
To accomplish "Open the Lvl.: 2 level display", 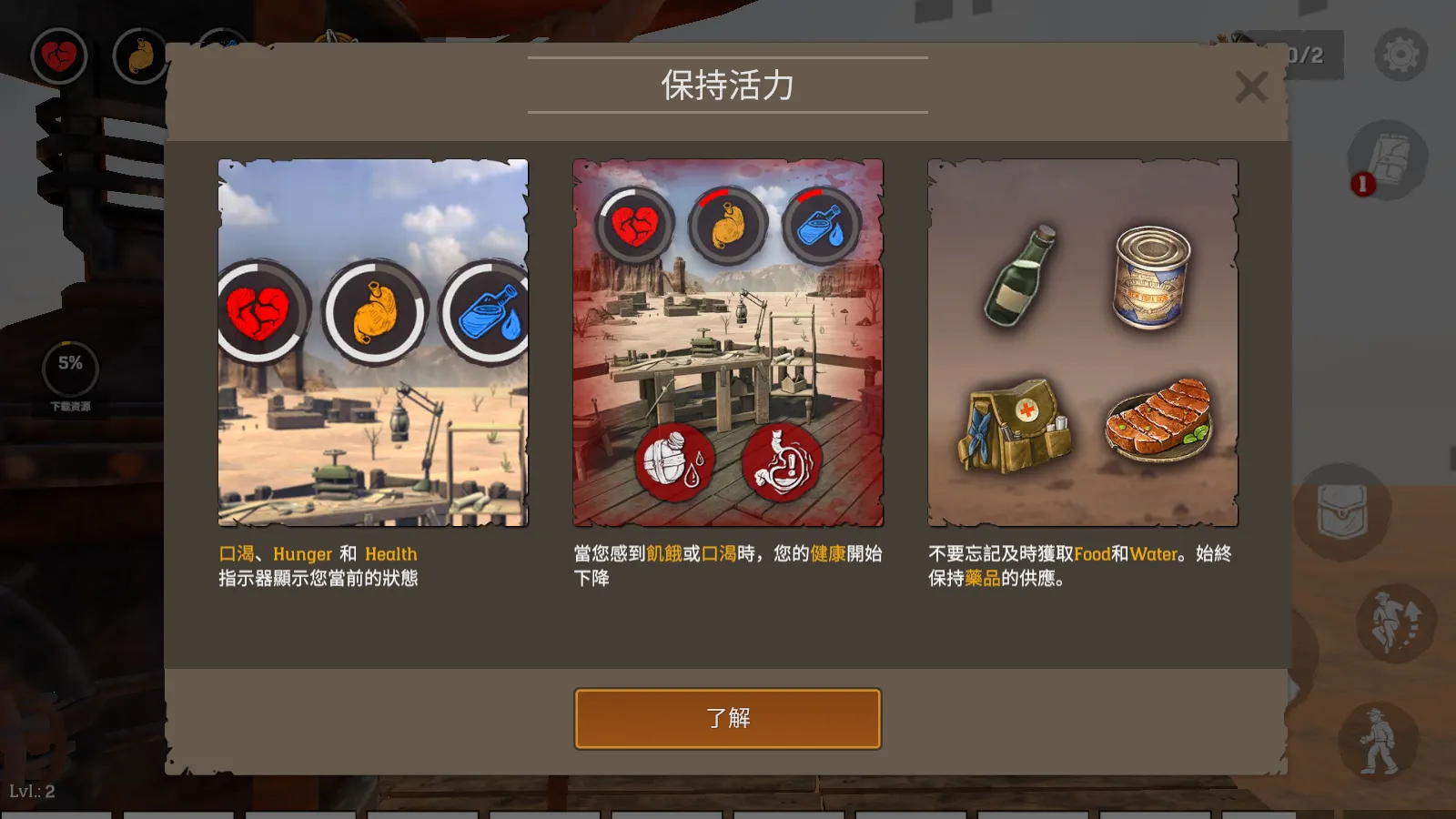I will (x=35, y=790).
